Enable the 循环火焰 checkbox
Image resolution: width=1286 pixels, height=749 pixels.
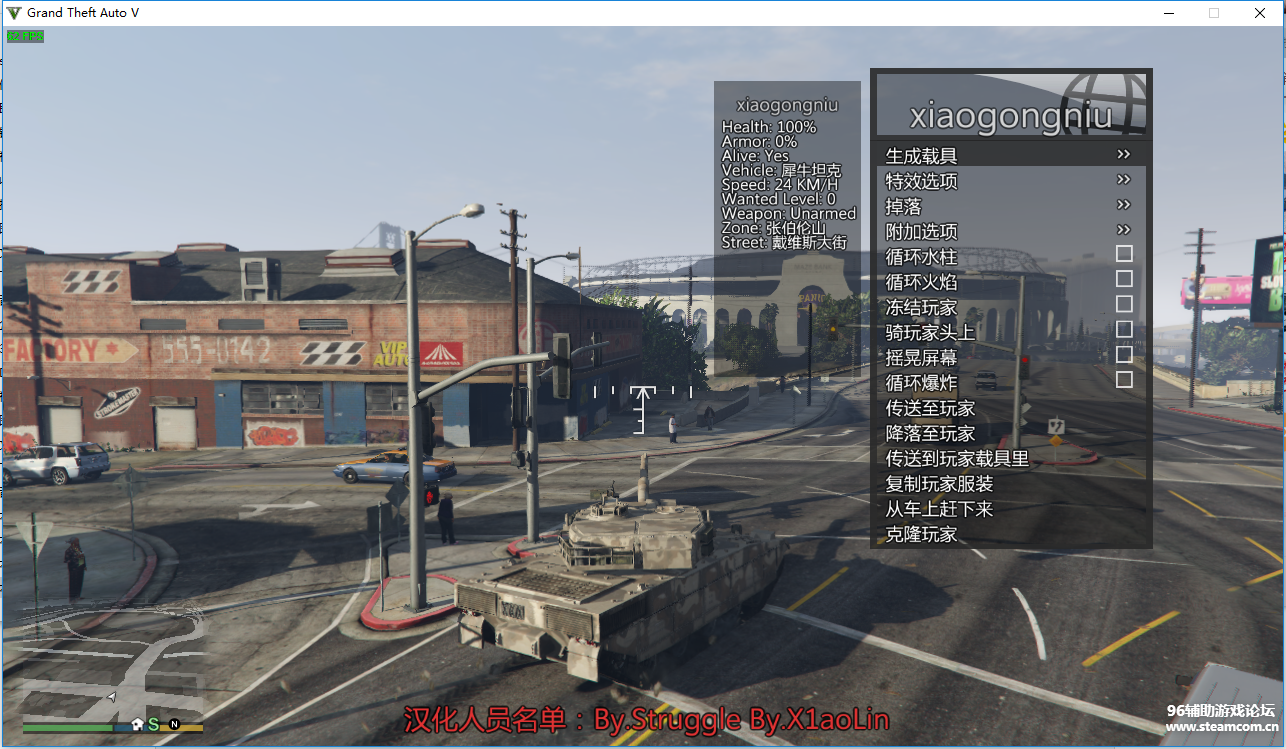[1124, 279]
